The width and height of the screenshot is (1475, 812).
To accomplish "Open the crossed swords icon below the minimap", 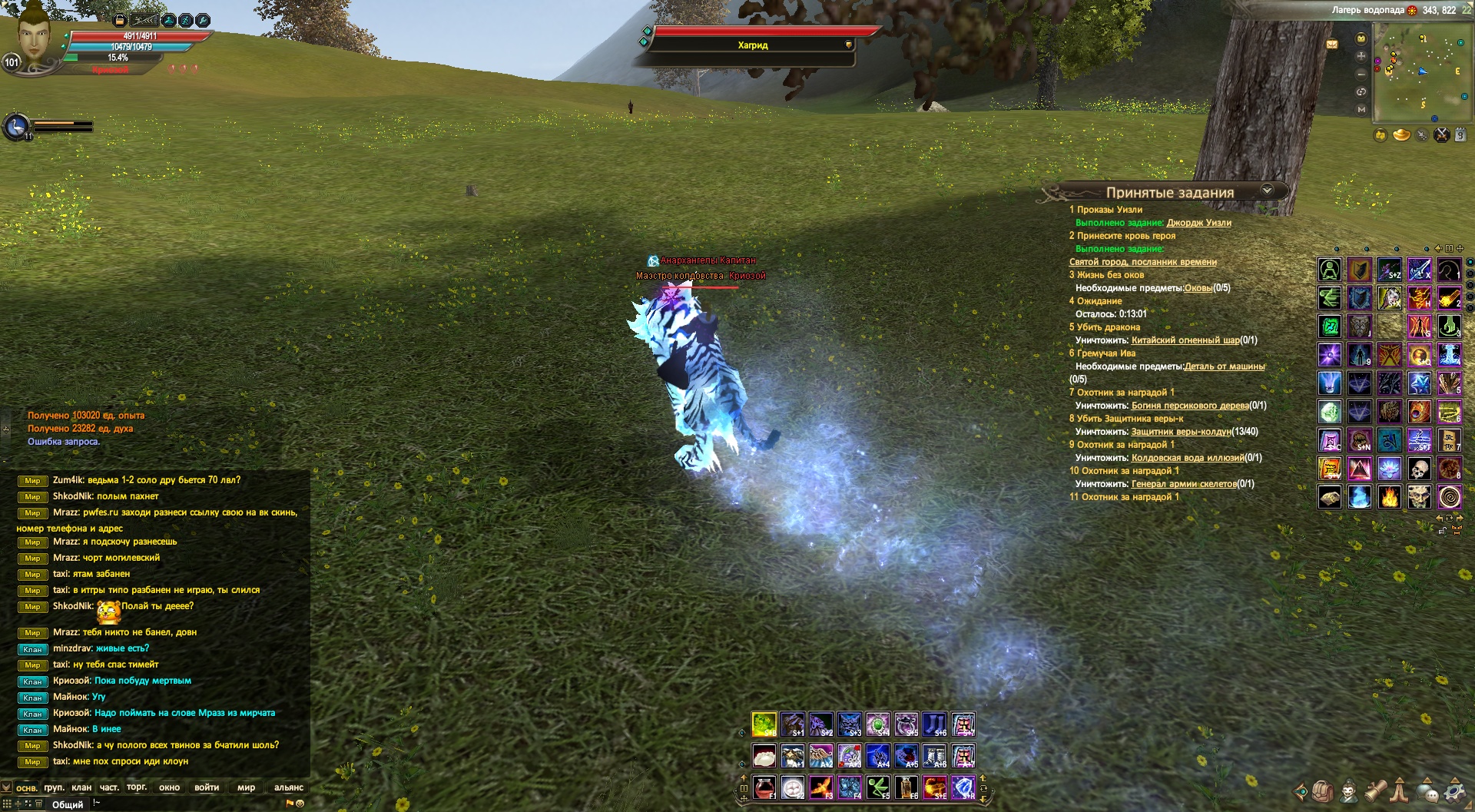I will (x=1441, y=136).
